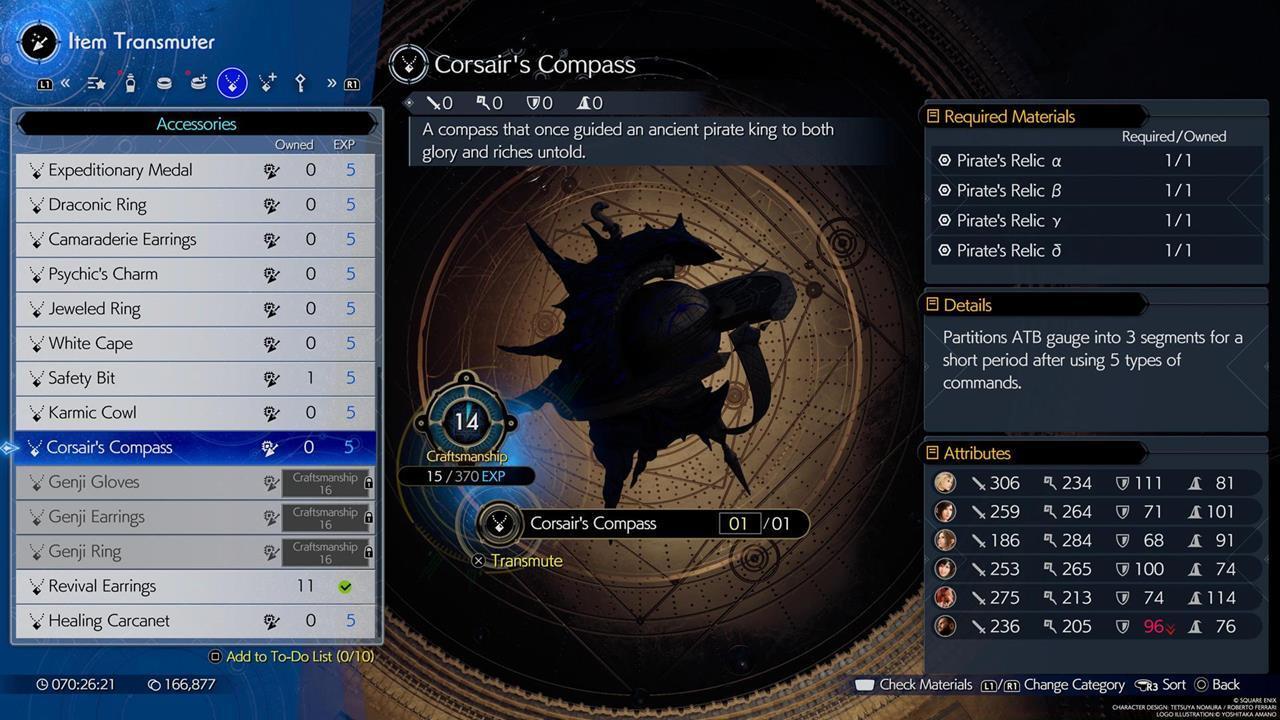Screen dimensions: 1280x720
Task: Open the necklace-plus transmute category icon
Action: point(265,83)
